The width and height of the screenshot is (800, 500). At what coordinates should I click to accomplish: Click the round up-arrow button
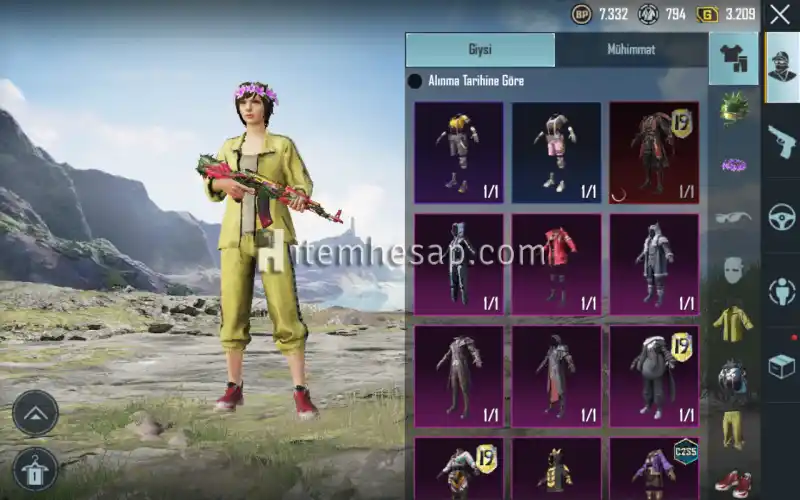click(x=35, y=412)
